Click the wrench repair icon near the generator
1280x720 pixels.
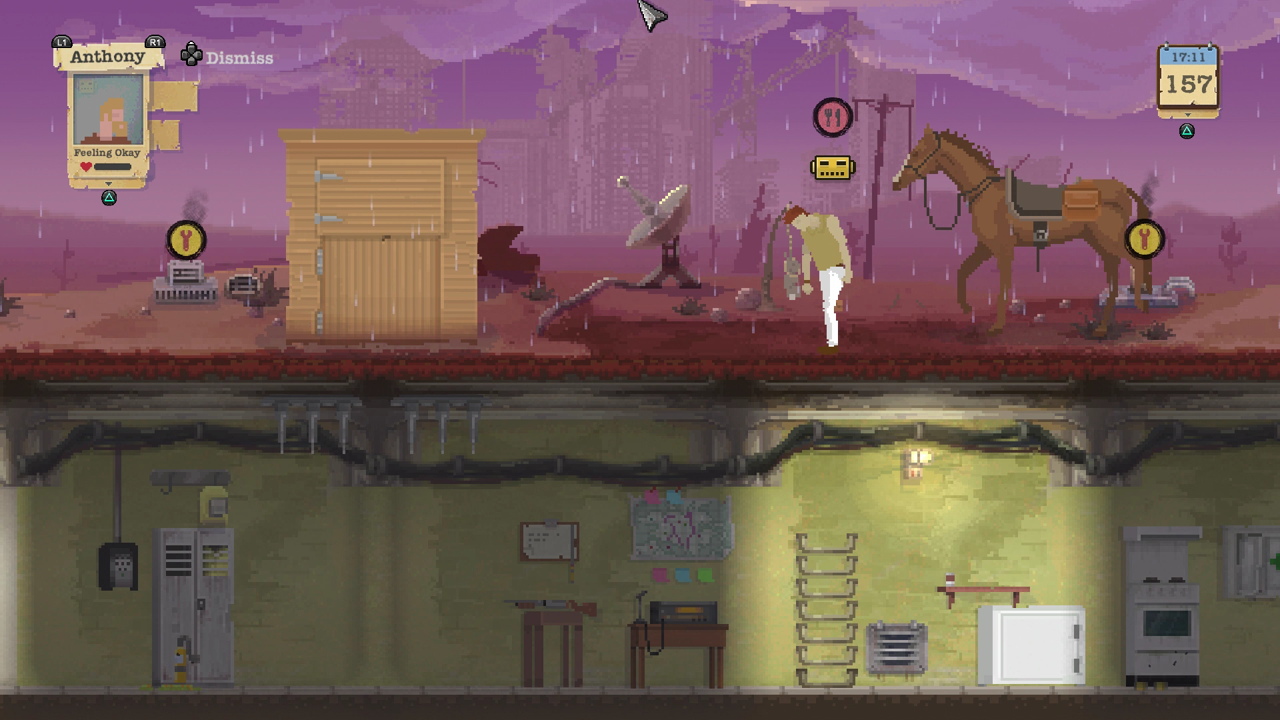click(184, 238)
